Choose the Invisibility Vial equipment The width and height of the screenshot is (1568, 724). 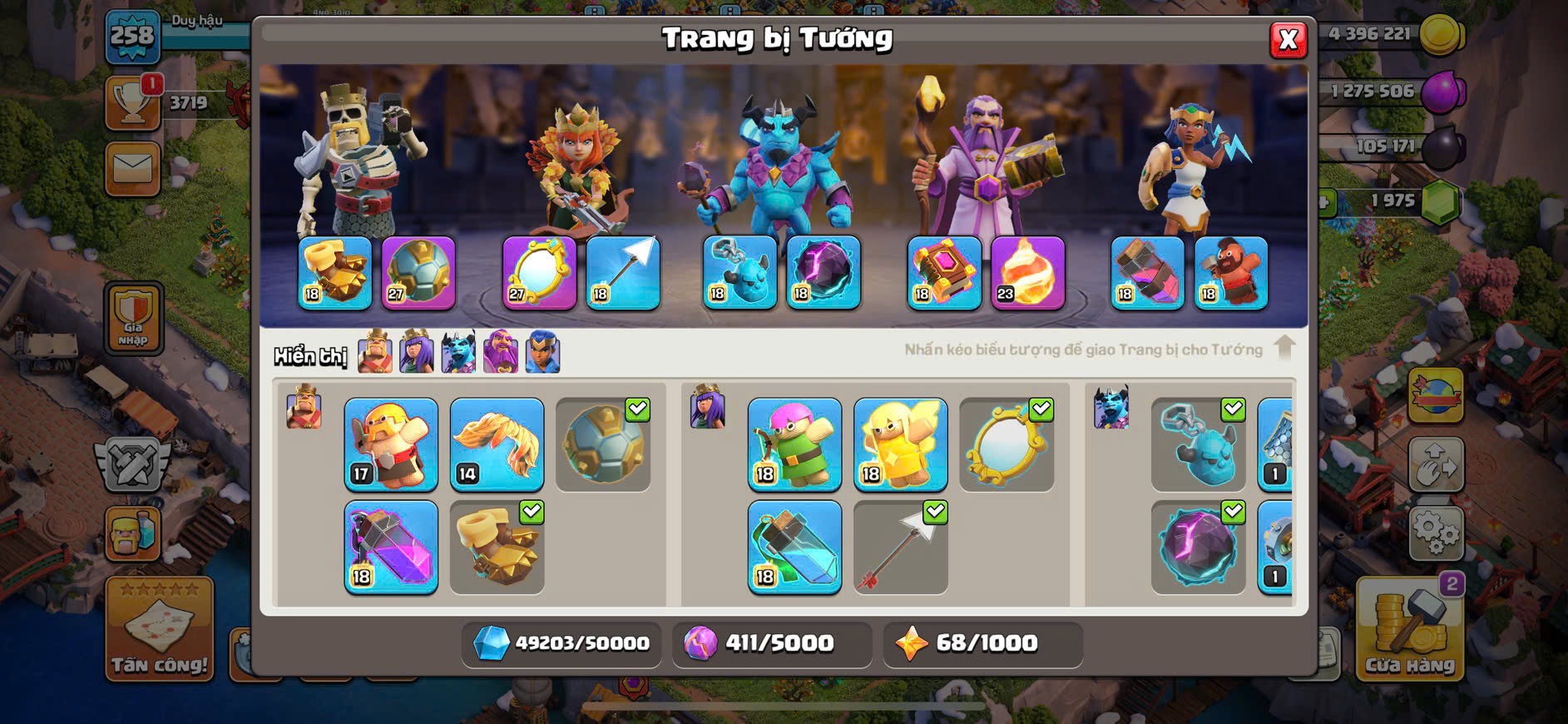(x=794, y=547)
